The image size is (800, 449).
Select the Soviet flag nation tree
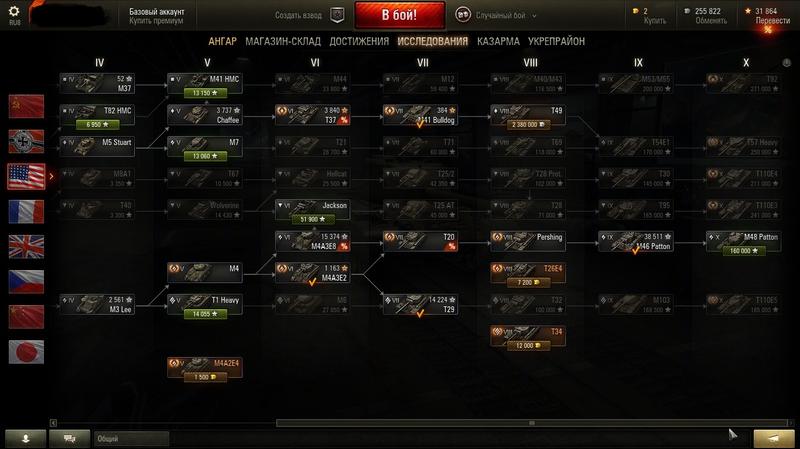[x=26, y=105]
